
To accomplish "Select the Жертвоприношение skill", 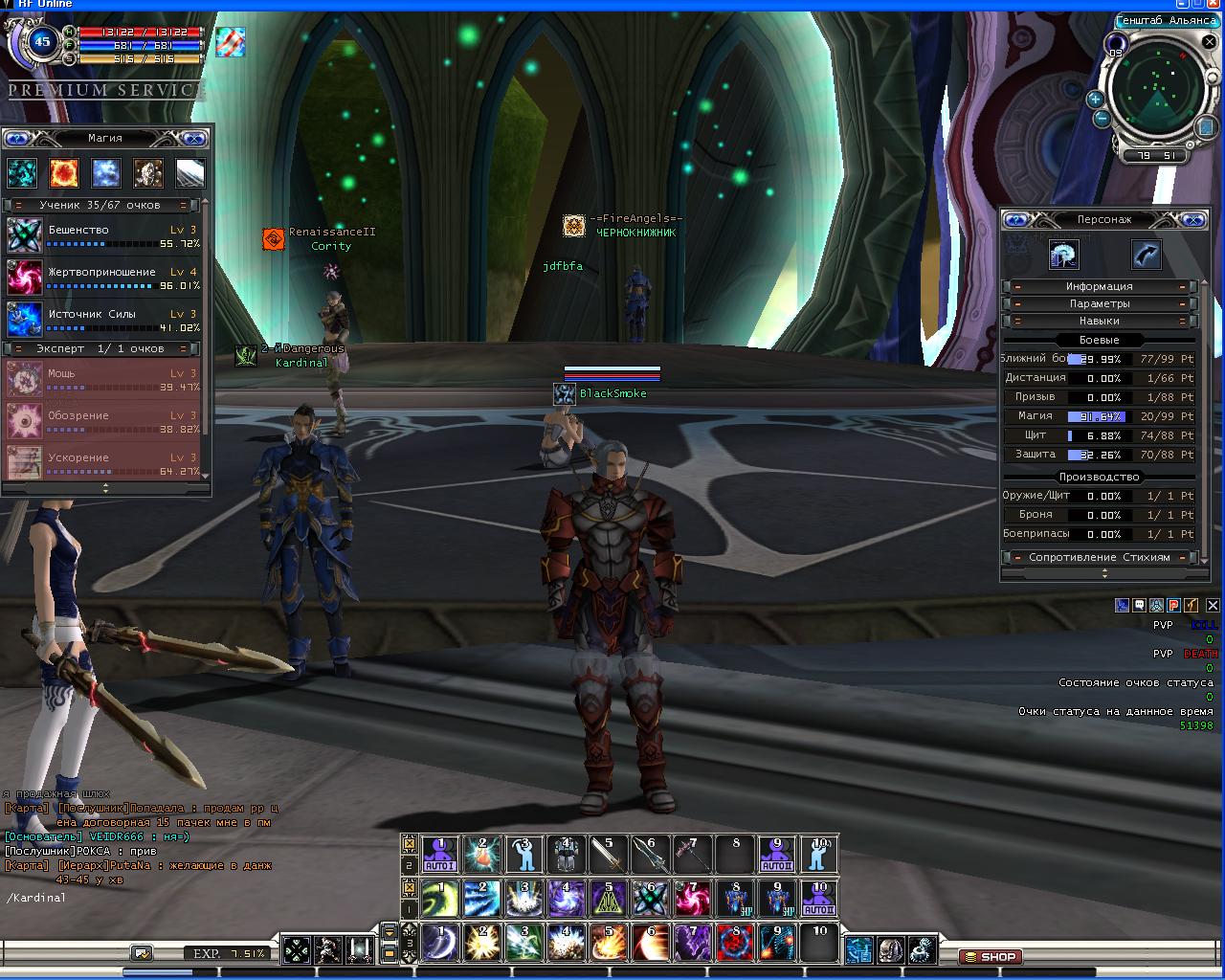I will [24, 278].
